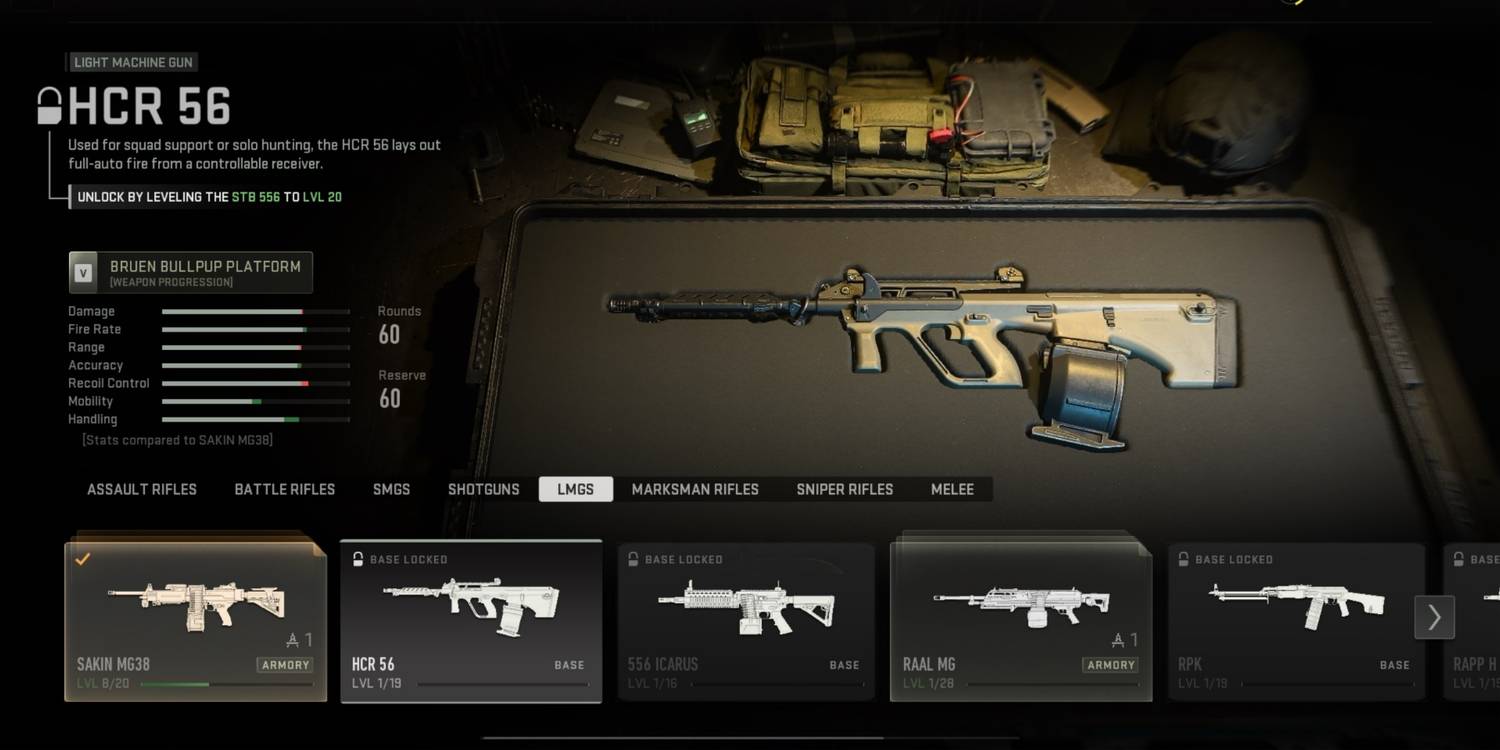Select the Melee weapons tab
The width and height of the screenshot is (1500, 750).
pyautogui.click(x=952, y=489)
